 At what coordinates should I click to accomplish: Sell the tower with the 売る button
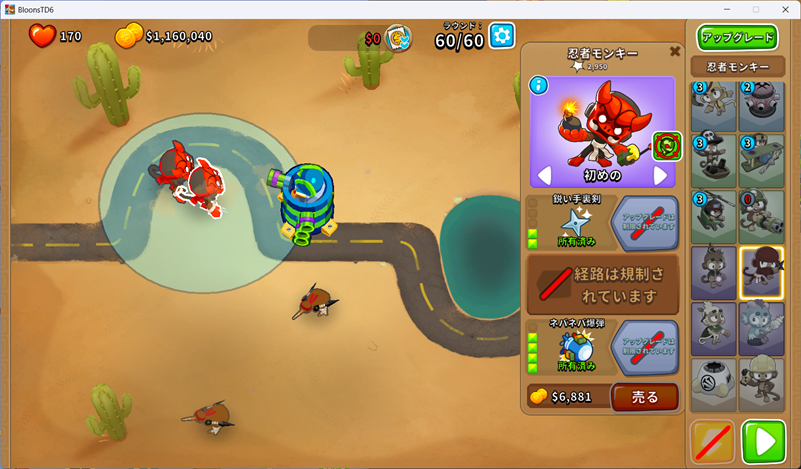645,397
